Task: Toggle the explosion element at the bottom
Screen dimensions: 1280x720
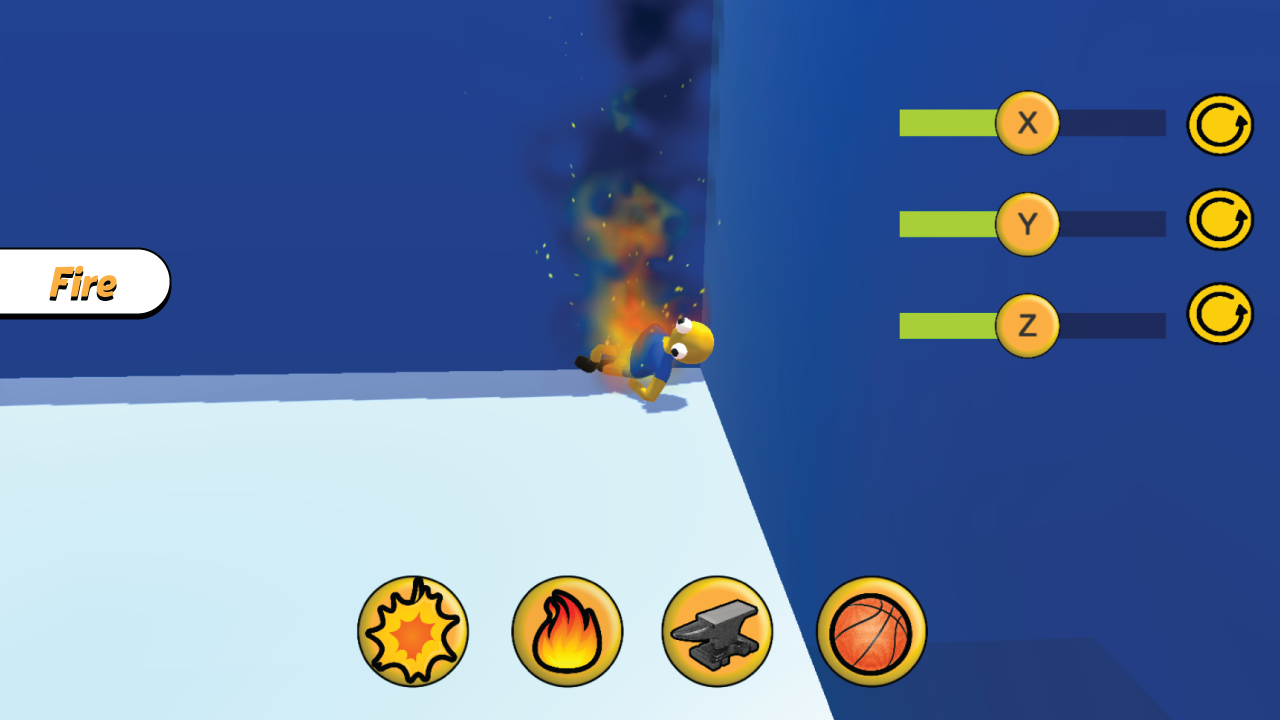Action: (x=414, y=631)
